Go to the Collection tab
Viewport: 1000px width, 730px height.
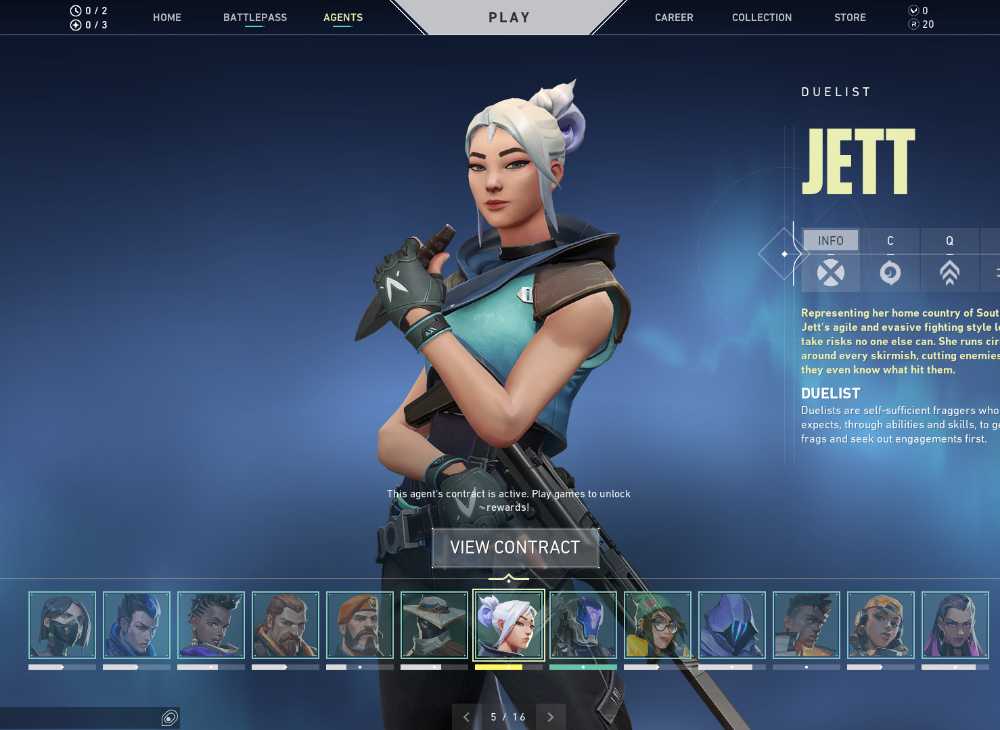click(x=762, y=18)
